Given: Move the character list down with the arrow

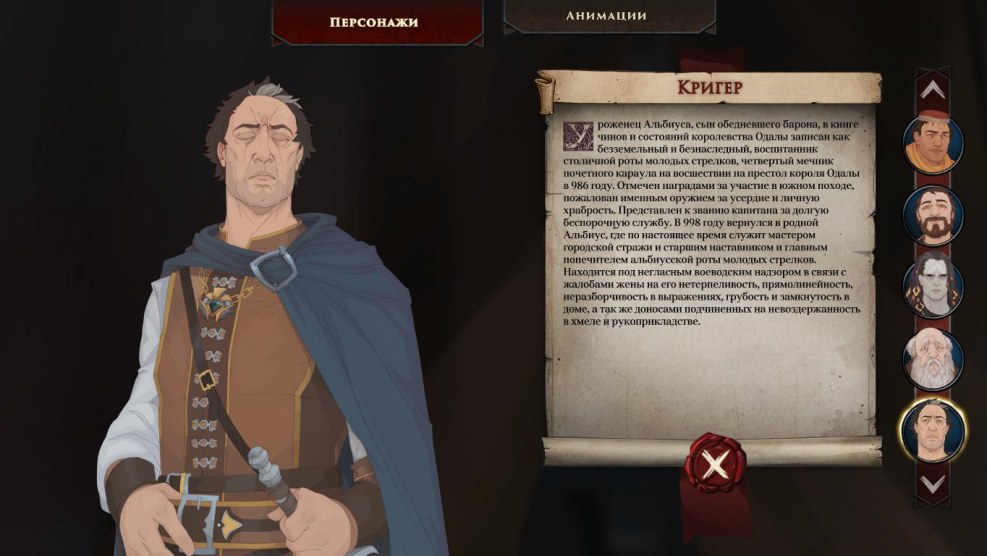Looking at the screenshot, I should click(933, 483).
